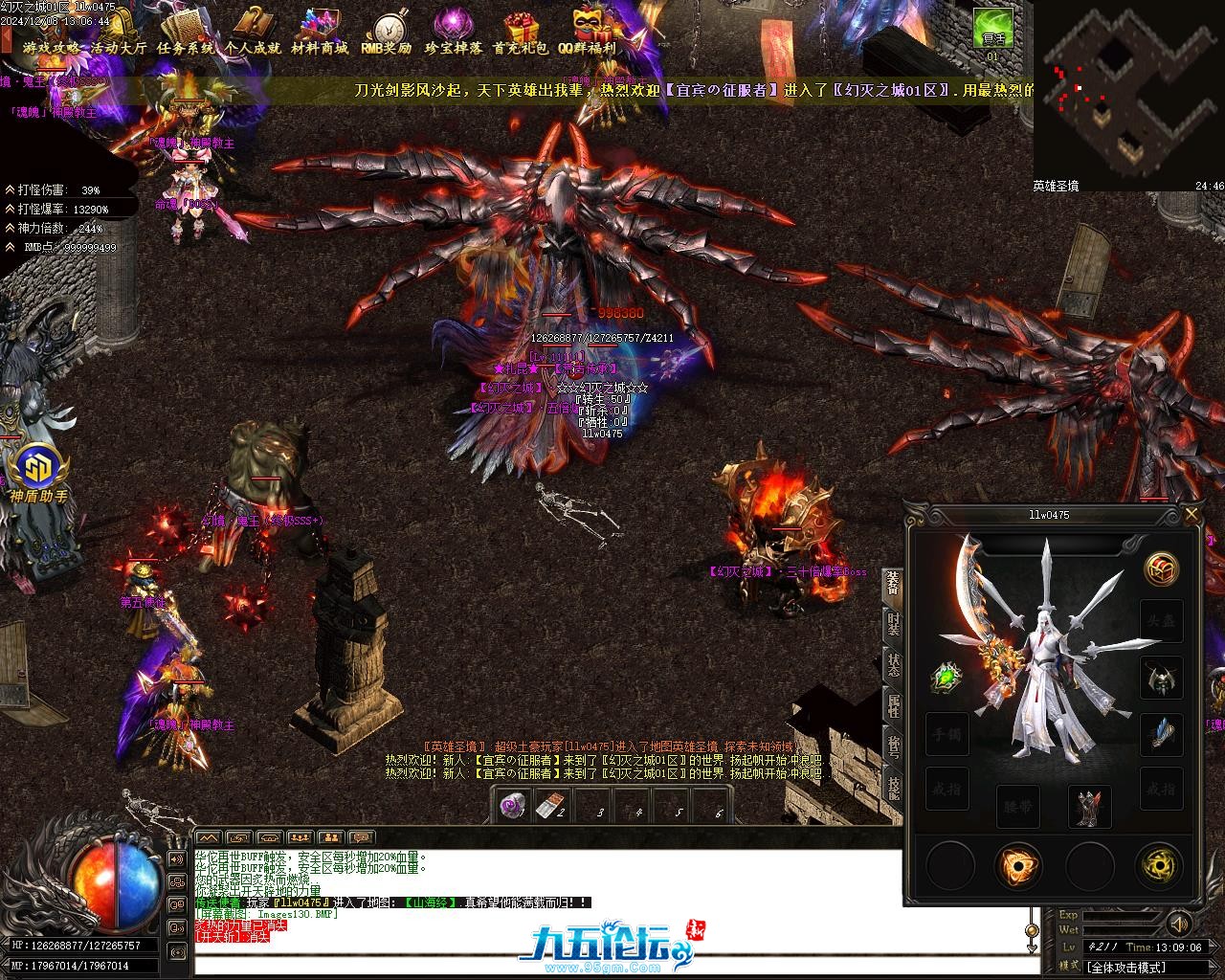Use the purple scroll in hotbar slot 1

[x=513, y=806]
